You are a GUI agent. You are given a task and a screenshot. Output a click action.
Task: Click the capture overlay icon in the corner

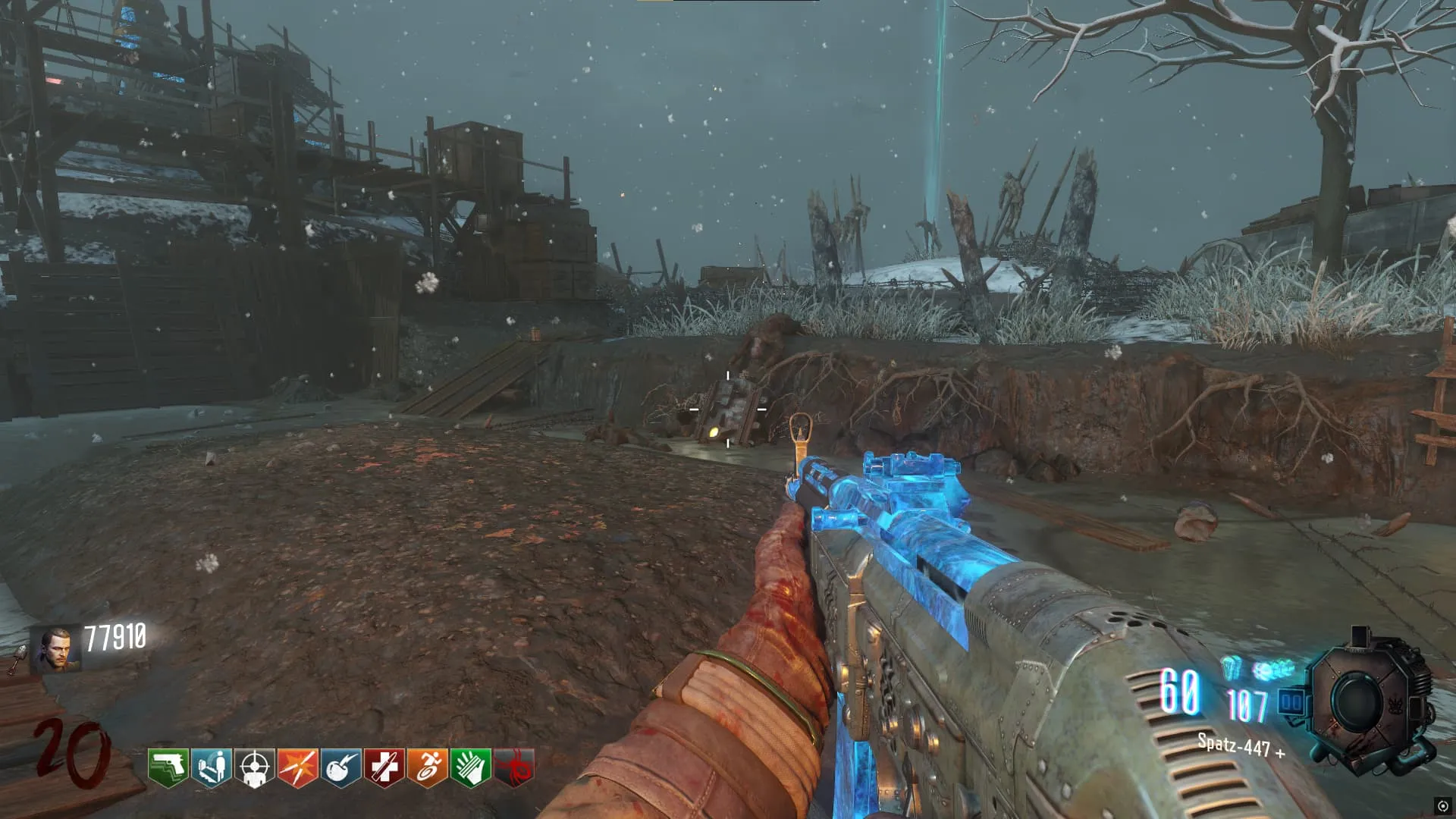coord(1442,806)
